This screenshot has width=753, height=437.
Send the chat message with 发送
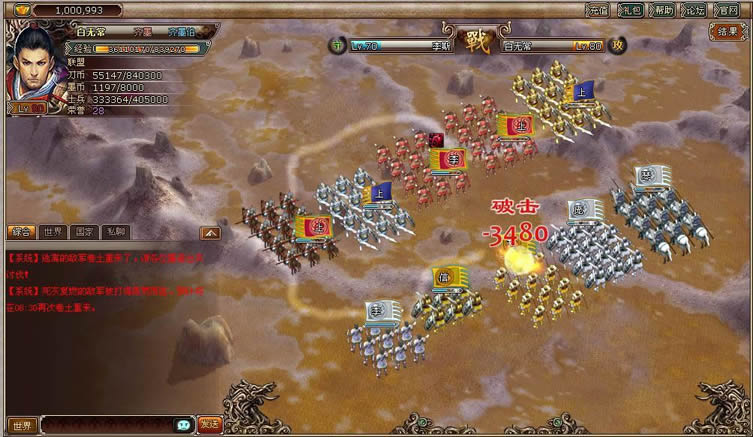pos(210,425)
